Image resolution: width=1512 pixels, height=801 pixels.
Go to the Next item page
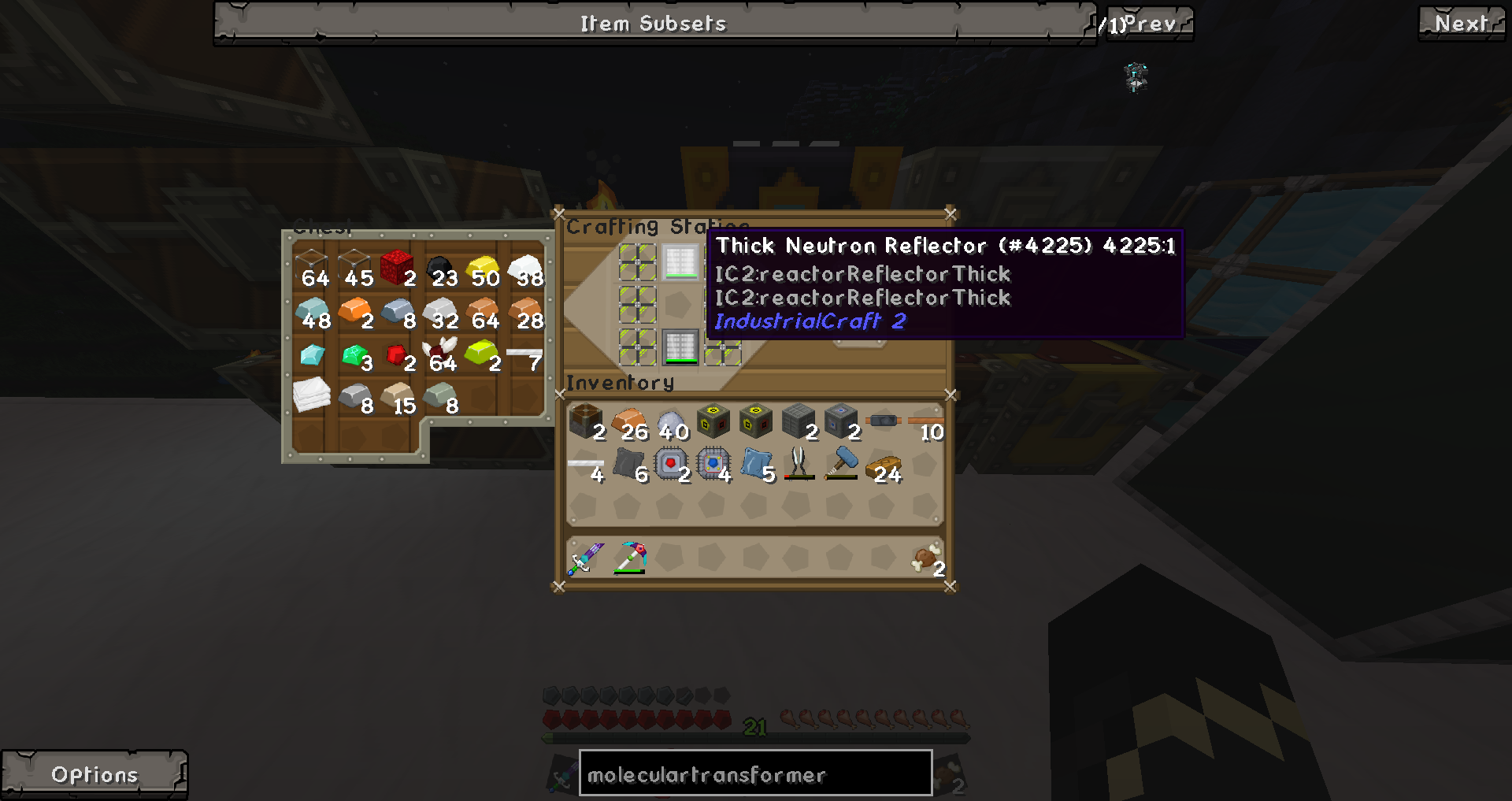click(x=1462, y=24)
